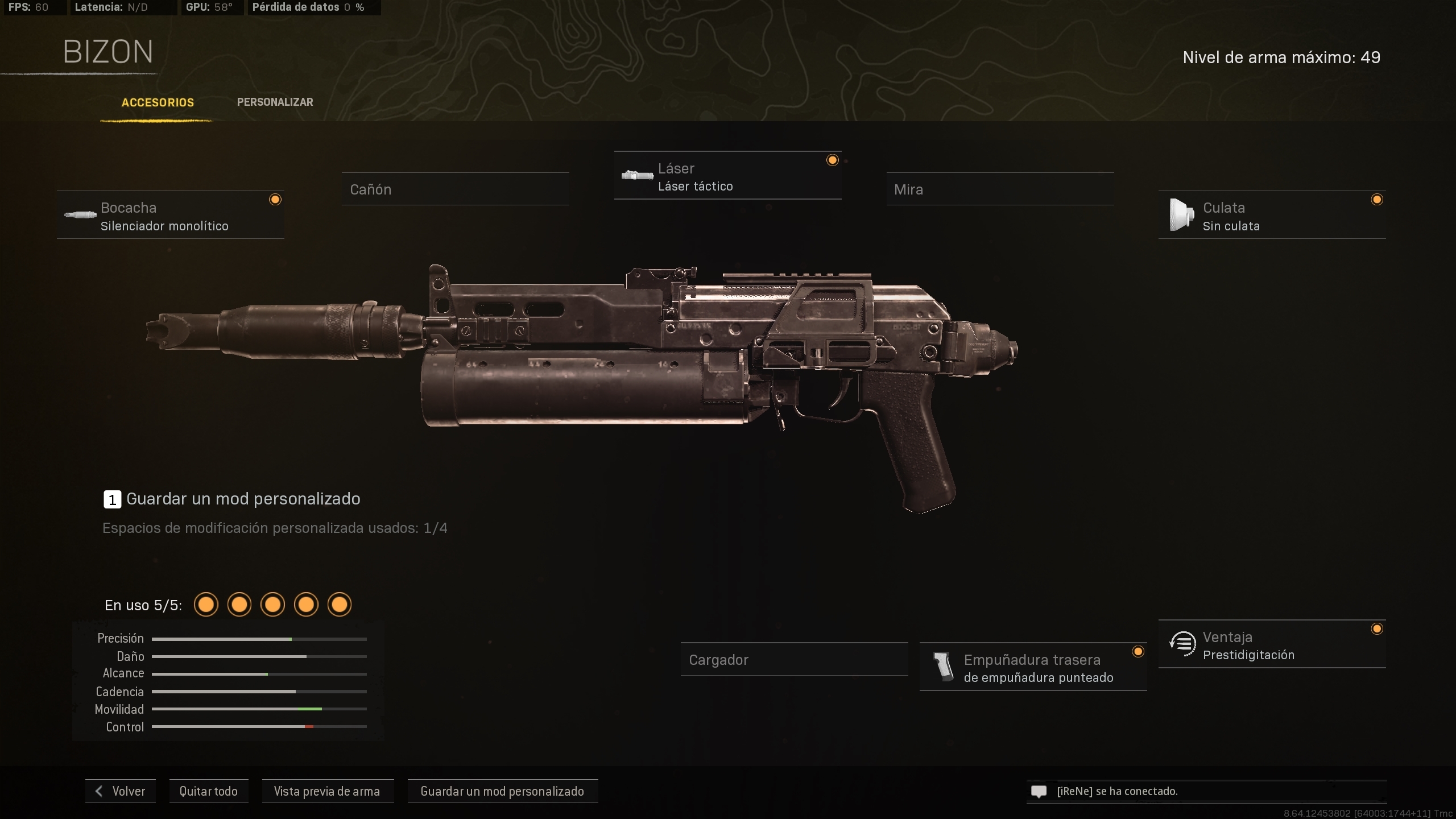Click the first En uso attachment dot
Viewport: 1456px width, 819px height.
coord(206,605)
